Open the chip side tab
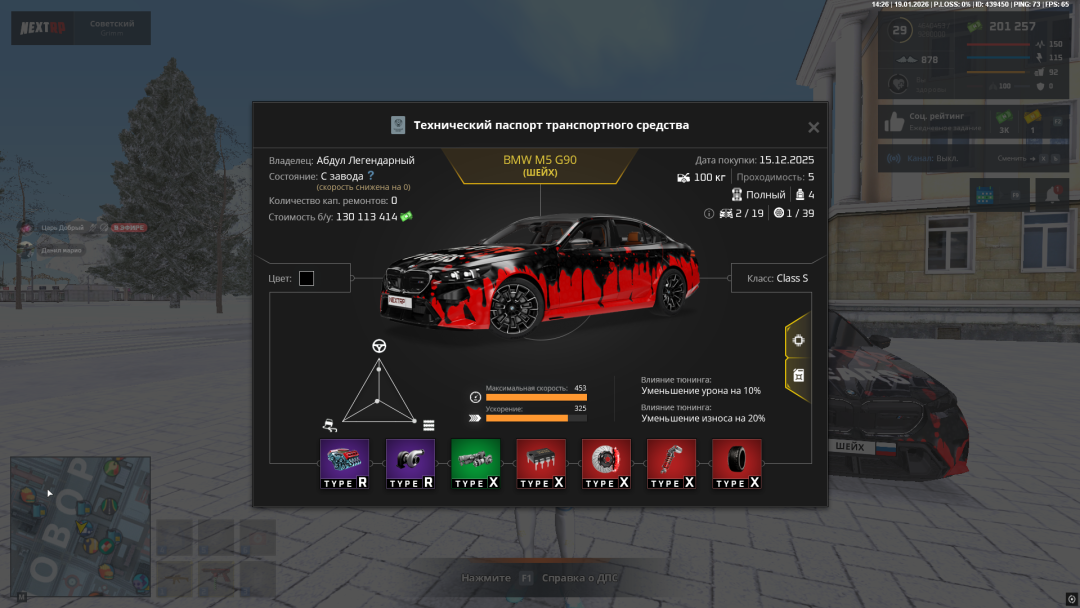Viewport: 1080px width, 608px height. (x=798, y=340)
